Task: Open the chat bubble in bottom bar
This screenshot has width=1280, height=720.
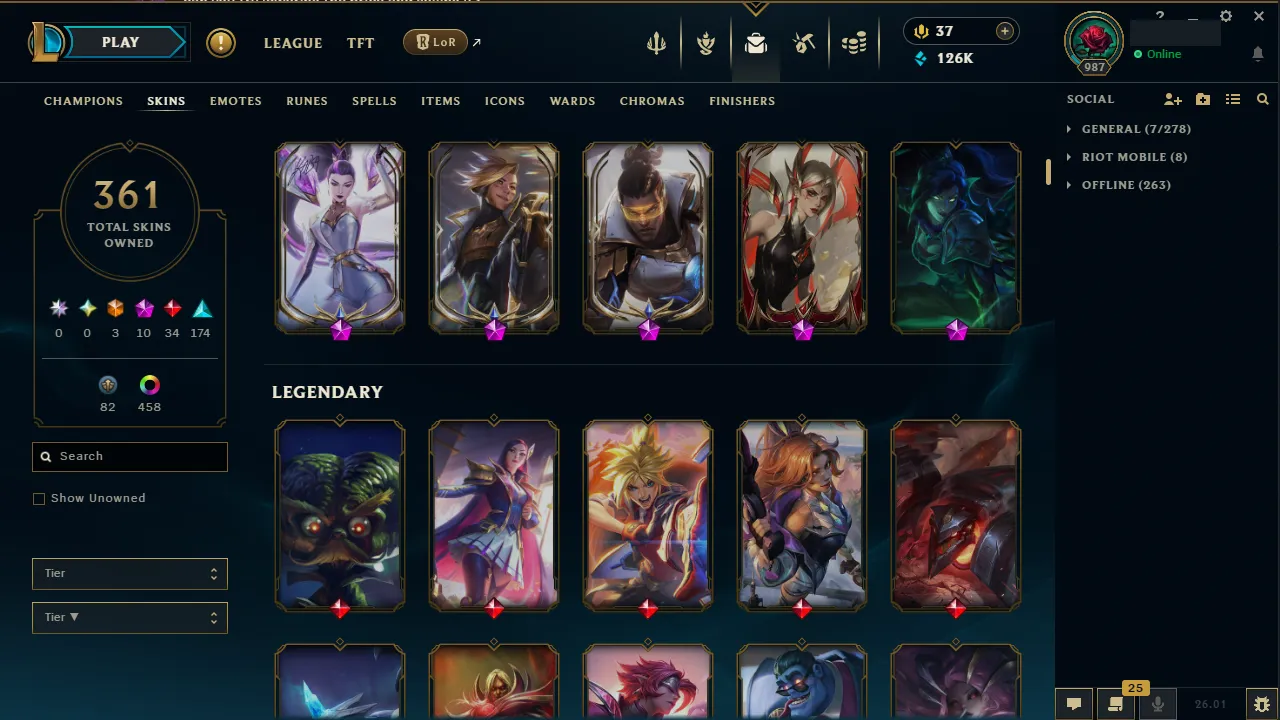Action: [x=1074, y=704]
